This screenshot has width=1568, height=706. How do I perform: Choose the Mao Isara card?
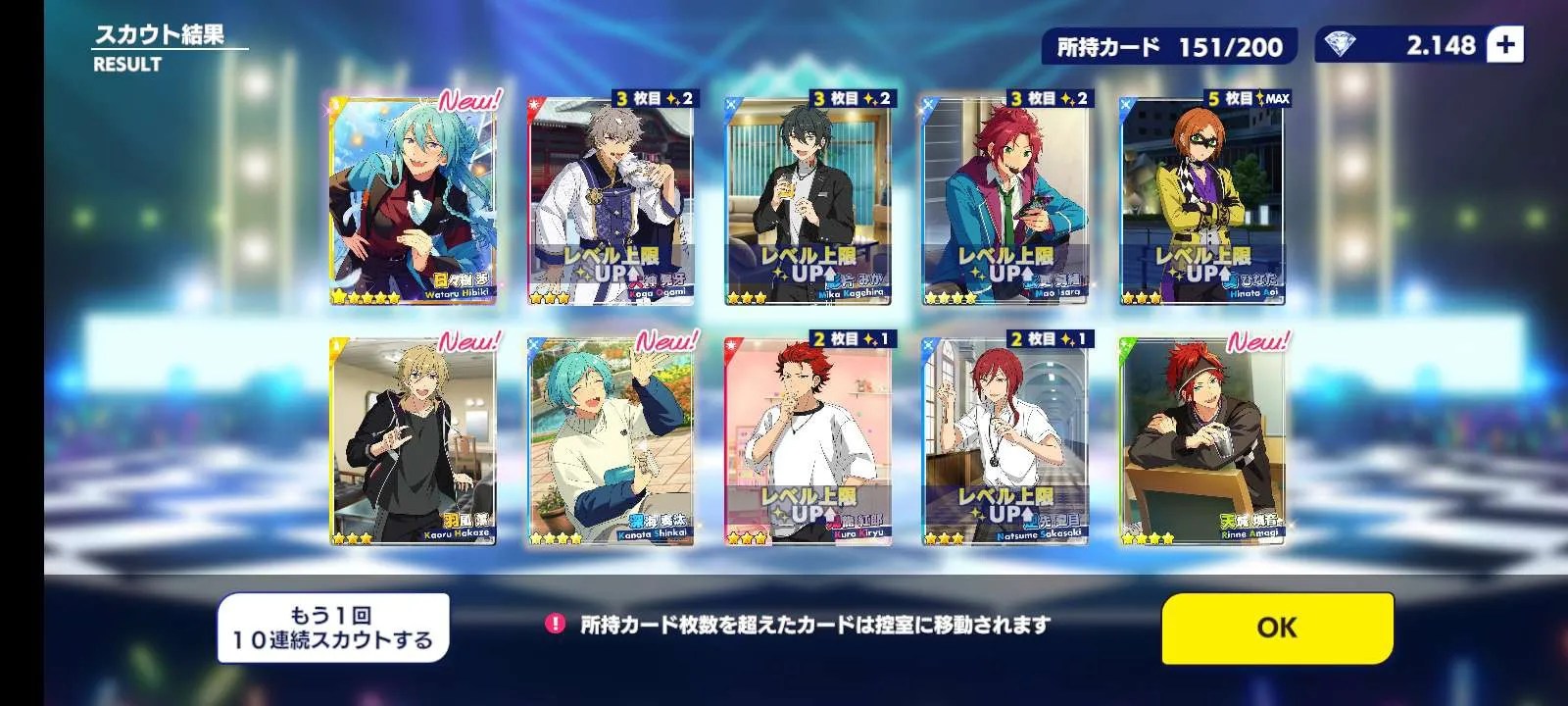pos(1004,201)
